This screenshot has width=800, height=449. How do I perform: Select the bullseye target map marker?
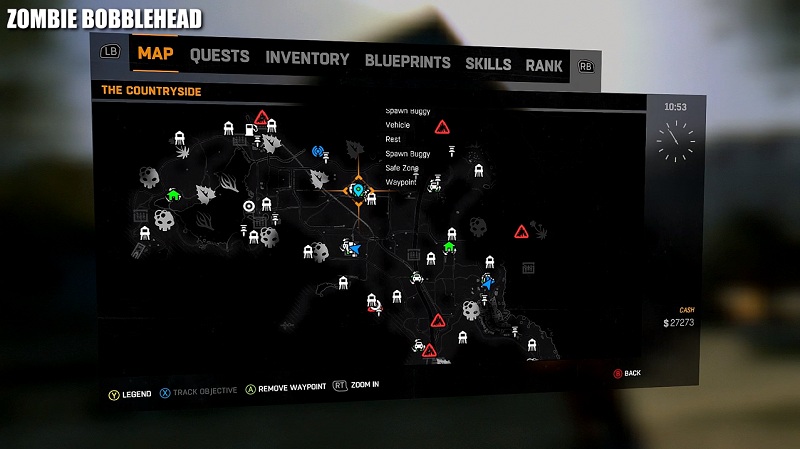pos(249,206)
